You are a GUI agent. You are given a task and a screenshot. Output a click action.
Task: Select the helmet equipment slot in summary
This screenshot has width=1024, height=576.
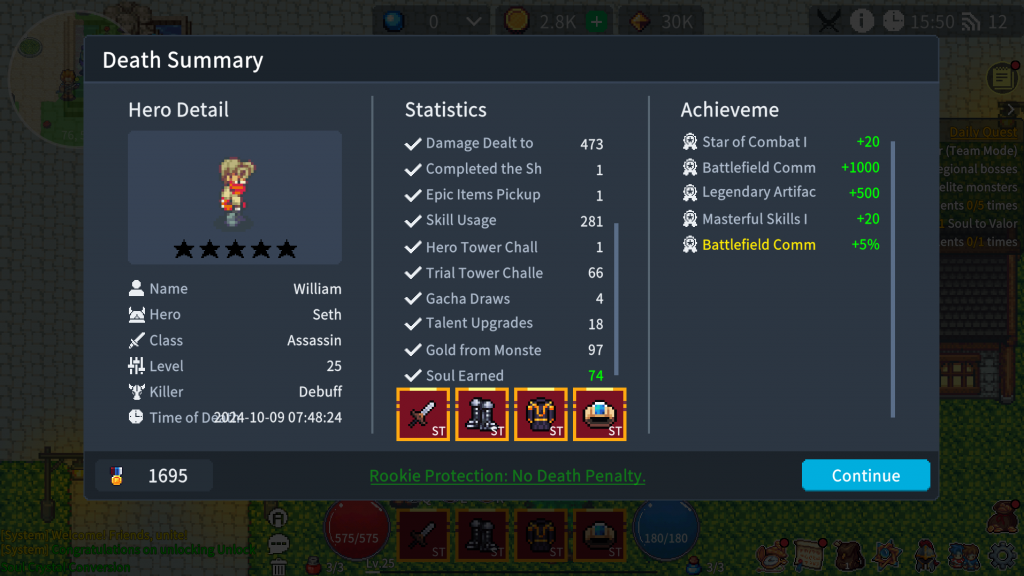(x=600, y=414)
